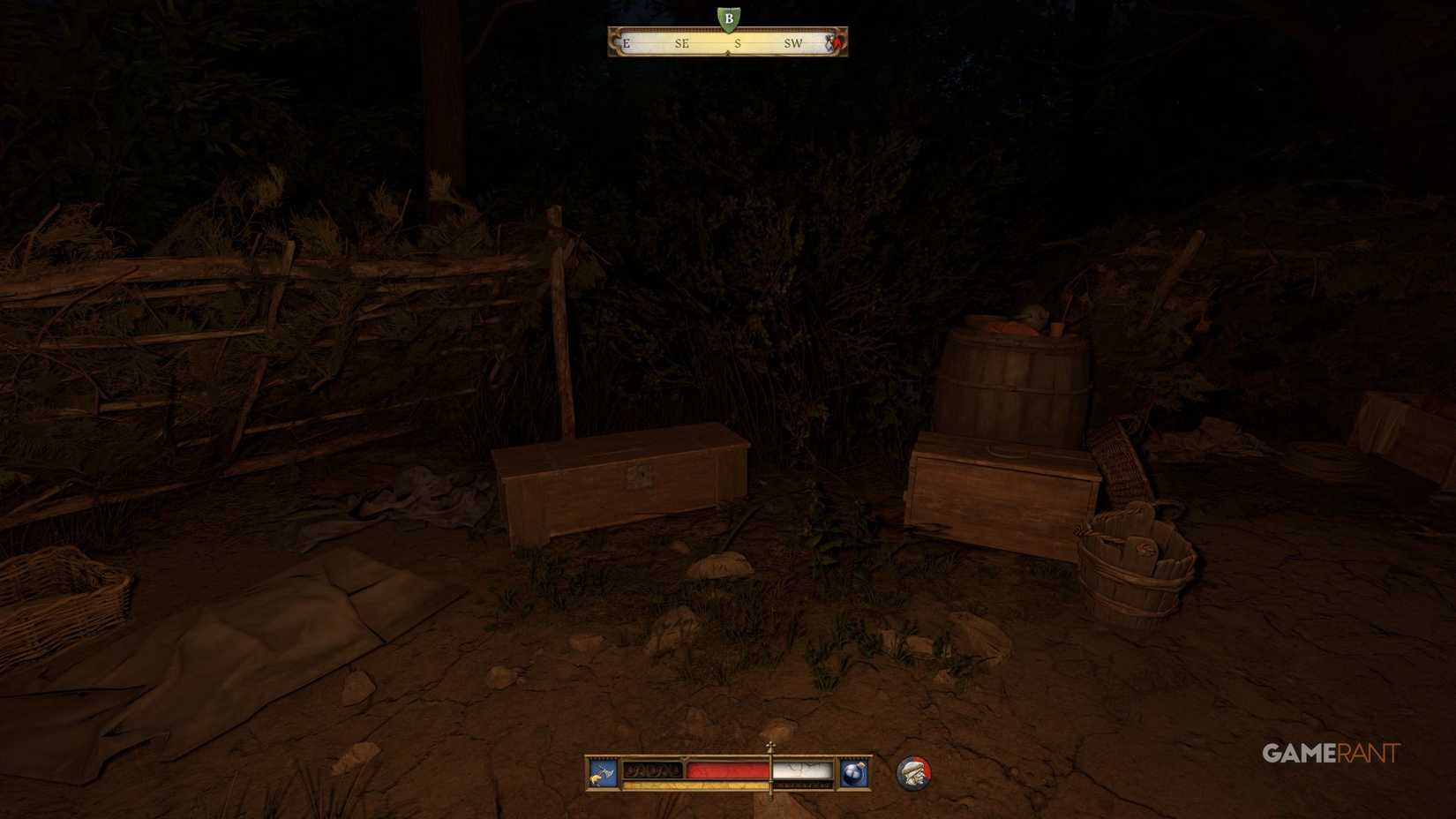The image size is (1456, 819).
Task: Click the chest beside the barrel
Action: click(1002, 490)
